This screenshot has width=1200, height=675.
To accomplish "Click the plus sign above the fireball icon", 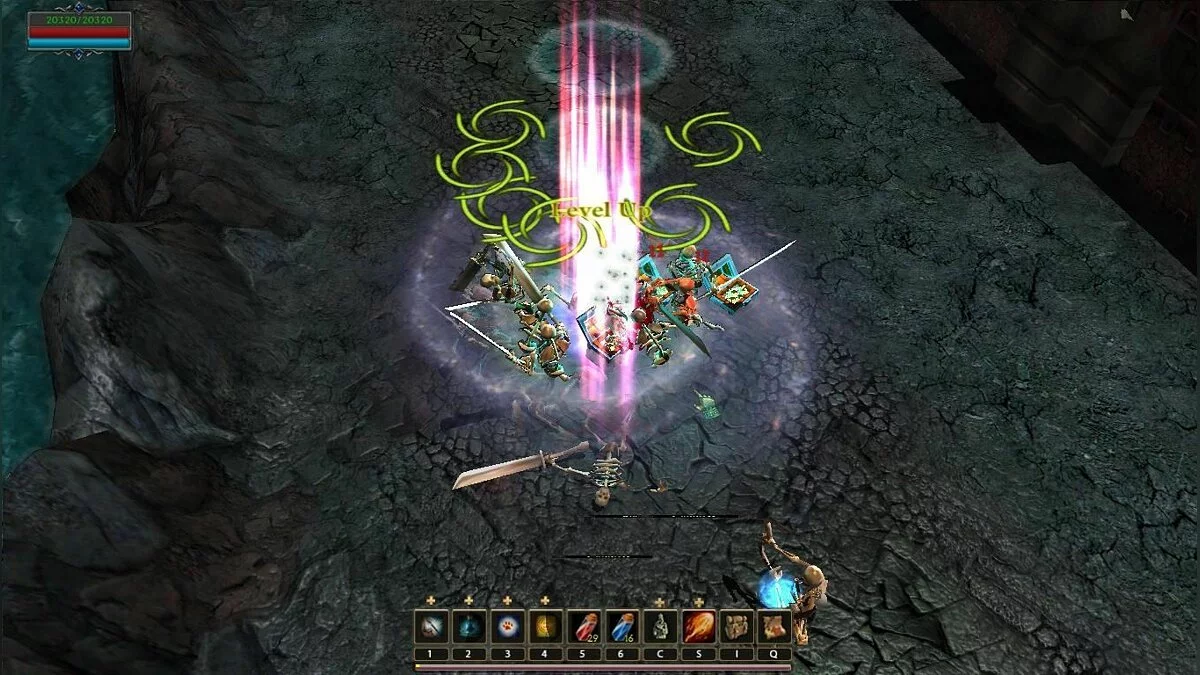I will click(x=698, y=601).
